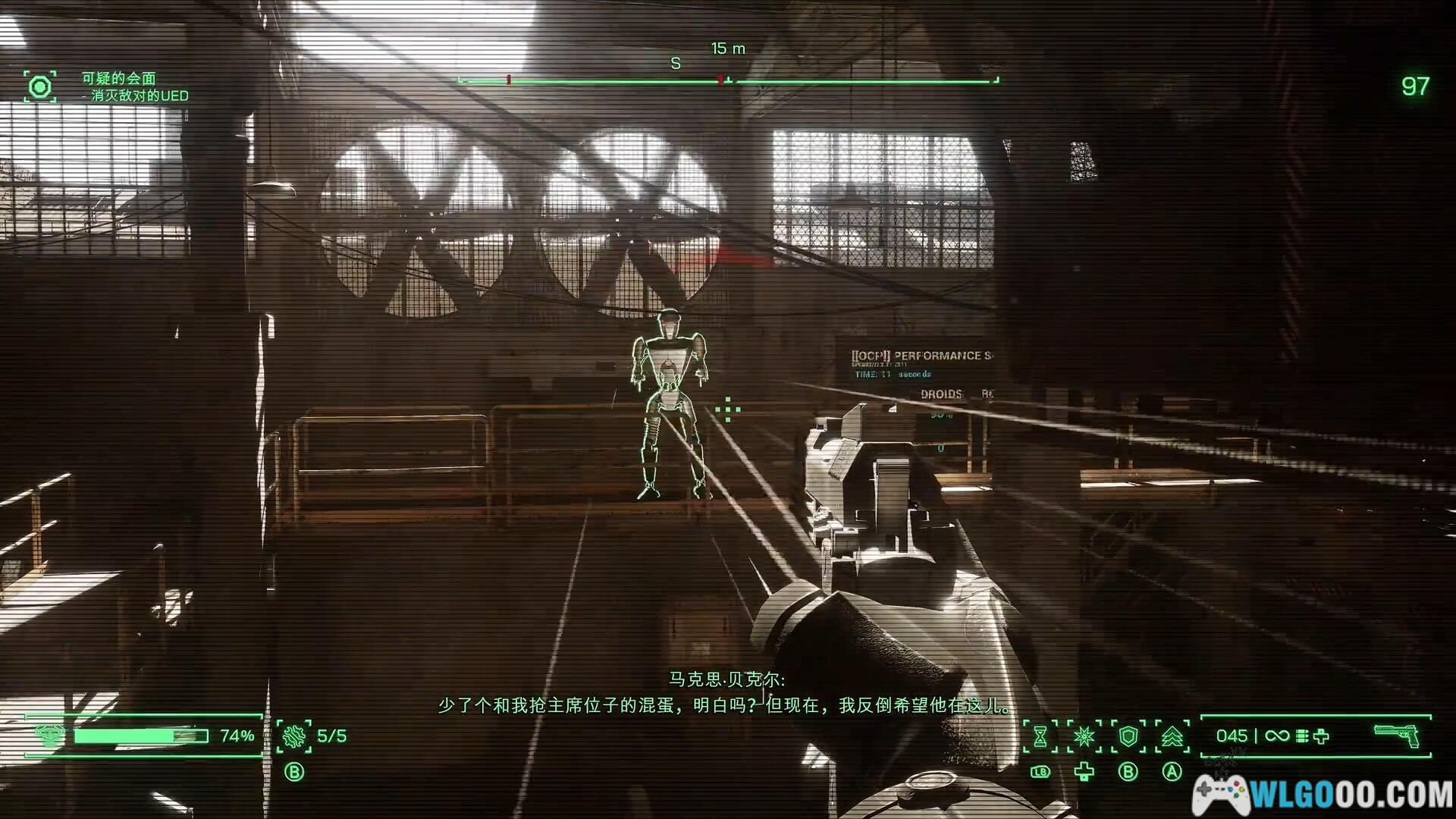Use the gear repair charge icon
This screenshot has width=1456, height=819.
click(x=293, y=736)
